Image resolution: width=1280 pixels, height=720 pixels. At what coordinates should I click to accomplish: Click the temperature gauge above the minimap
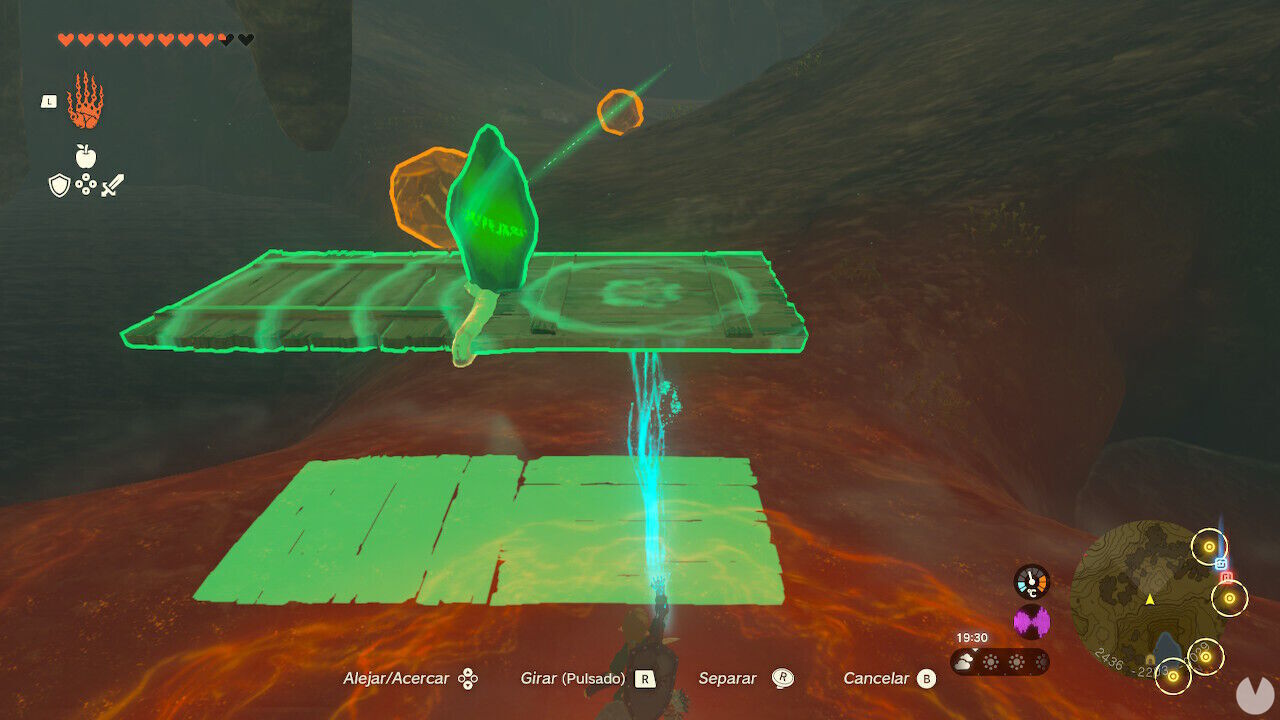(1030, 581)
